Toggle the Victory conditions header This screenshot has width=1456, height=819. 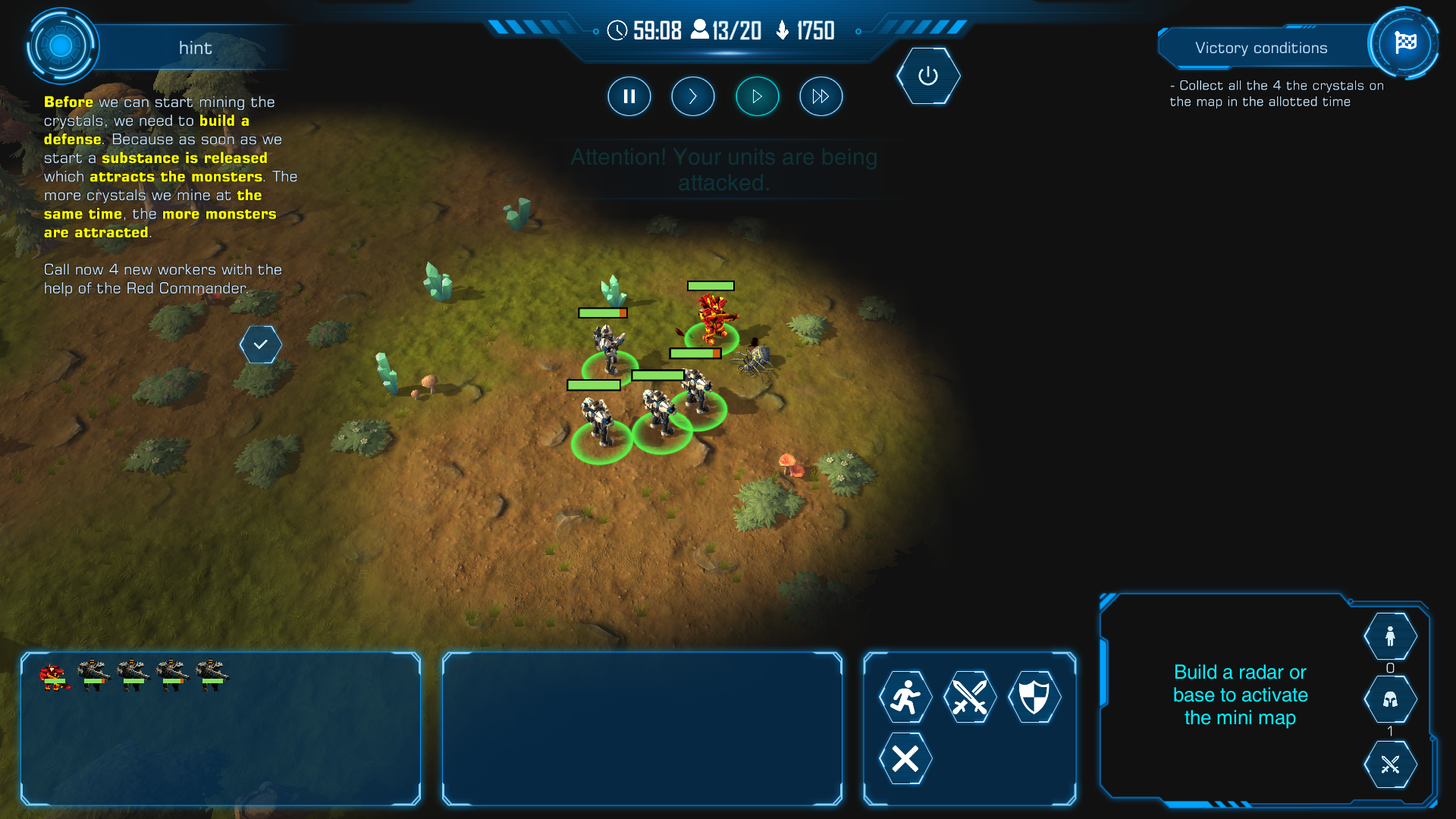1260,48
